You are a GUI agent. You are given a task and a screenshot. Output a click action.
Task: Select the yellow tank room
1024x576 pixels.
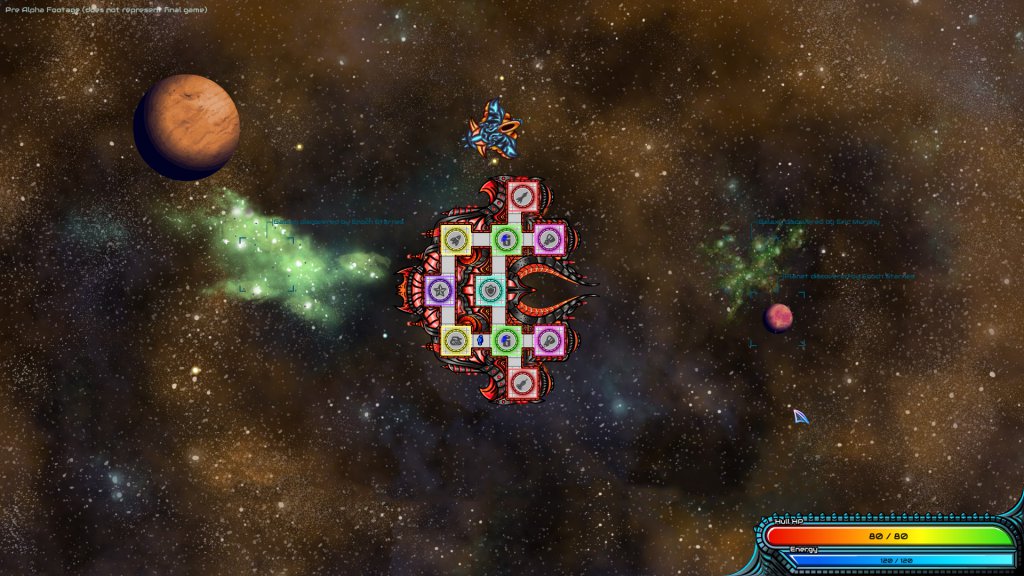pos(457,341)
